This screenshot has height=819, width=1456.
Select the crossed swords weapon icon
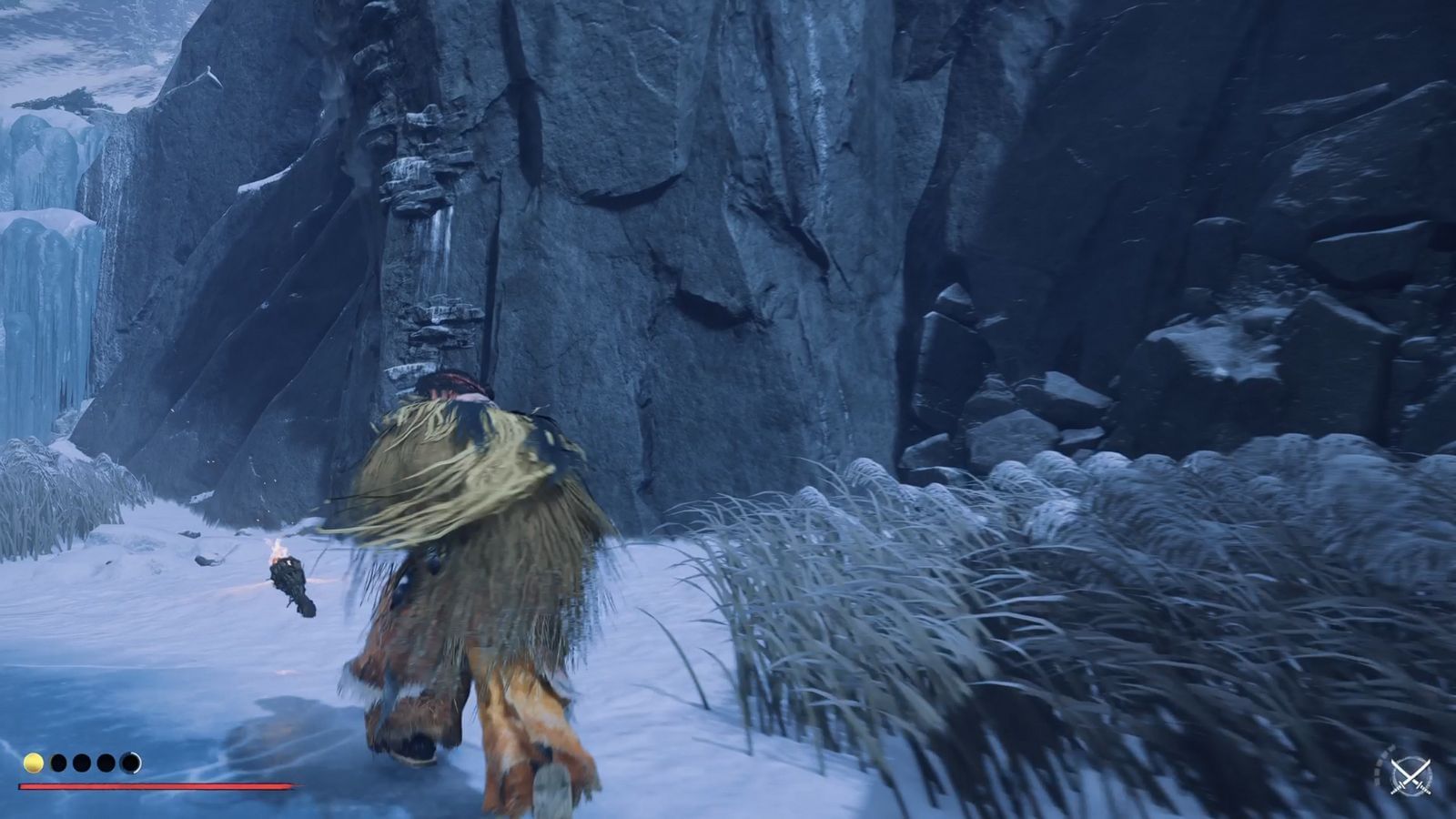(x=1411, y=777)
